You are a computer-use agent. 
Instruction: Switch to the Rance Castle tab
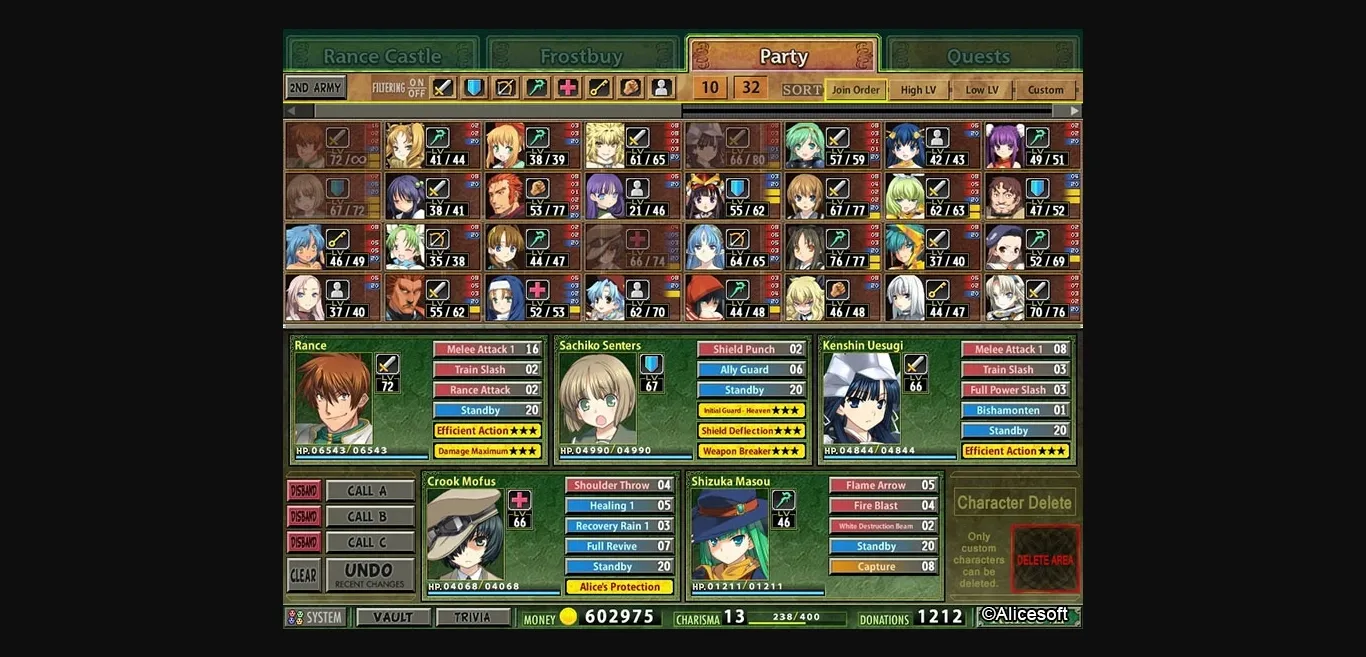[382, 56]
